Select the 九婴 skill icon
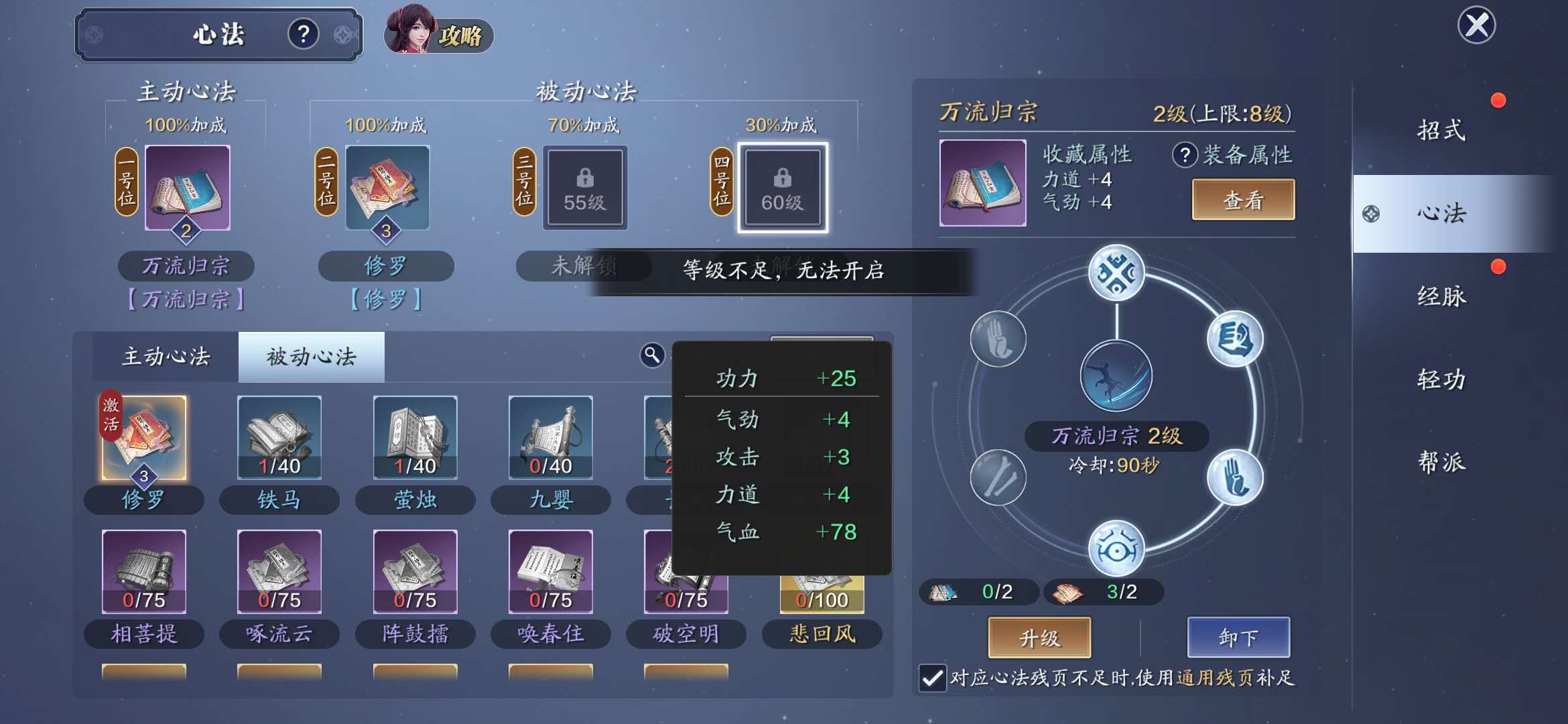Screen dimensions: 1568x724 (551, 436)
